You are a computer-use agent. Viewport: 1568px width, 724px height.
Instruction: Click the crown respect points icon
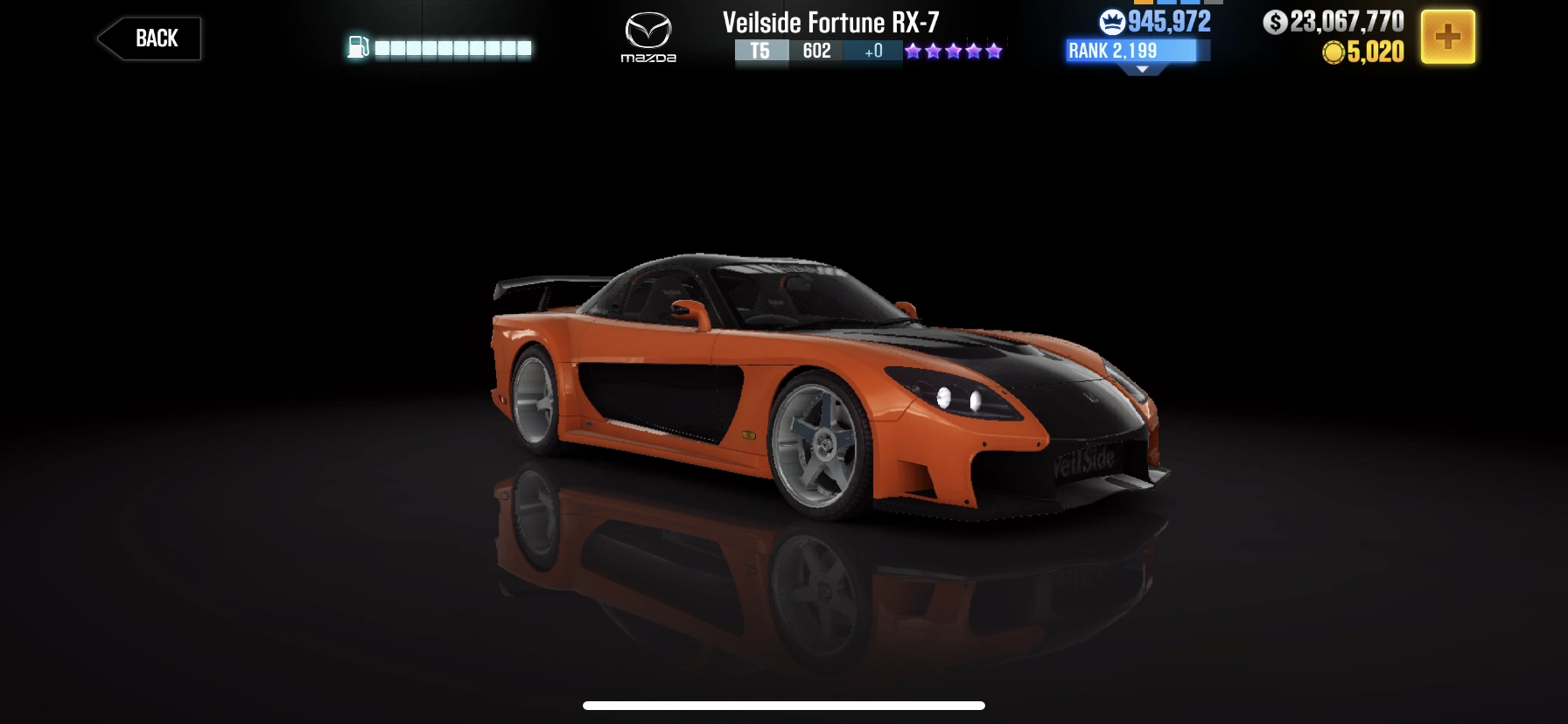(x=1112, y=19)
